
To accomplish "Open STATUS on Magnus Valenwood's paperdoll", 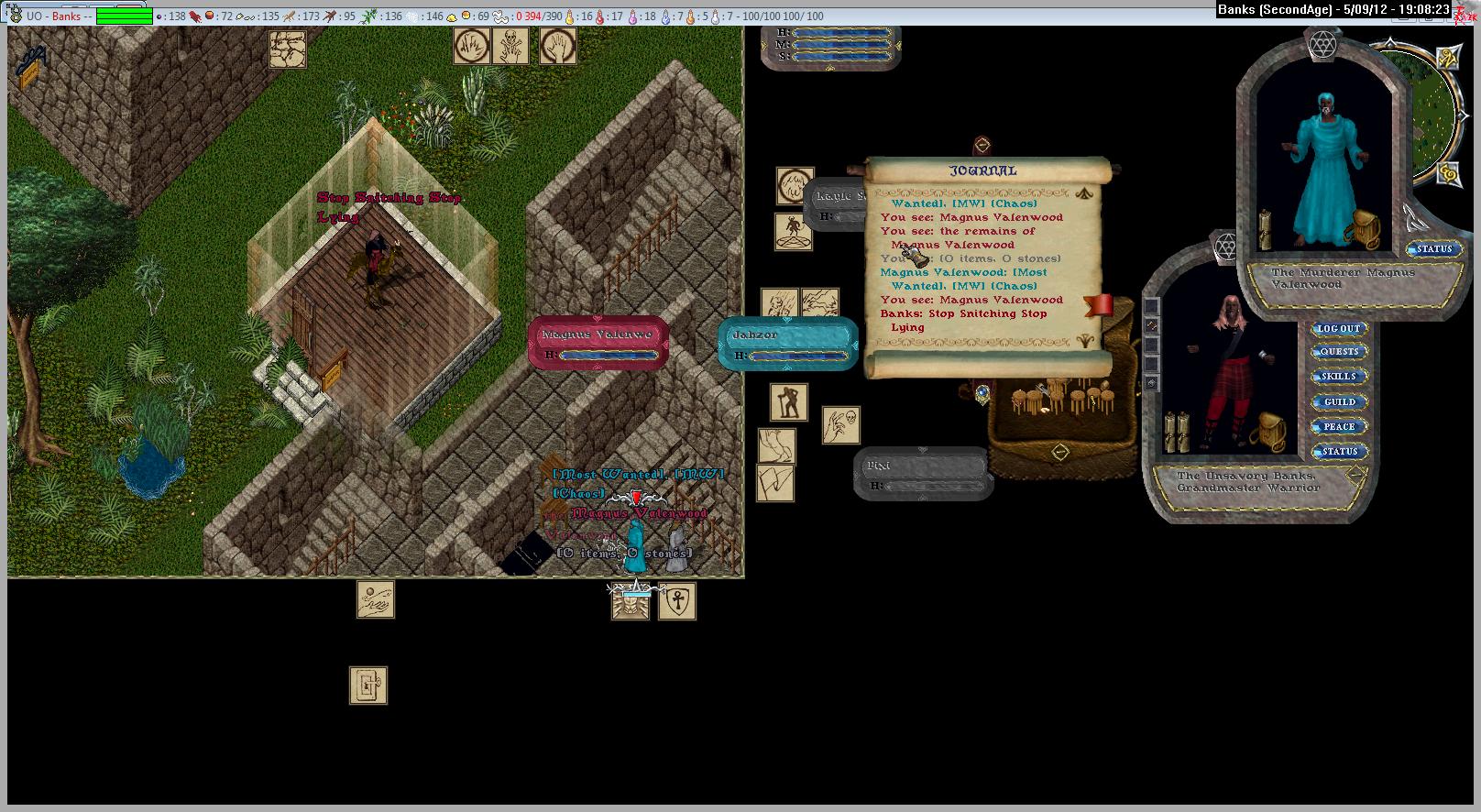I will (x=1434, y=249).
